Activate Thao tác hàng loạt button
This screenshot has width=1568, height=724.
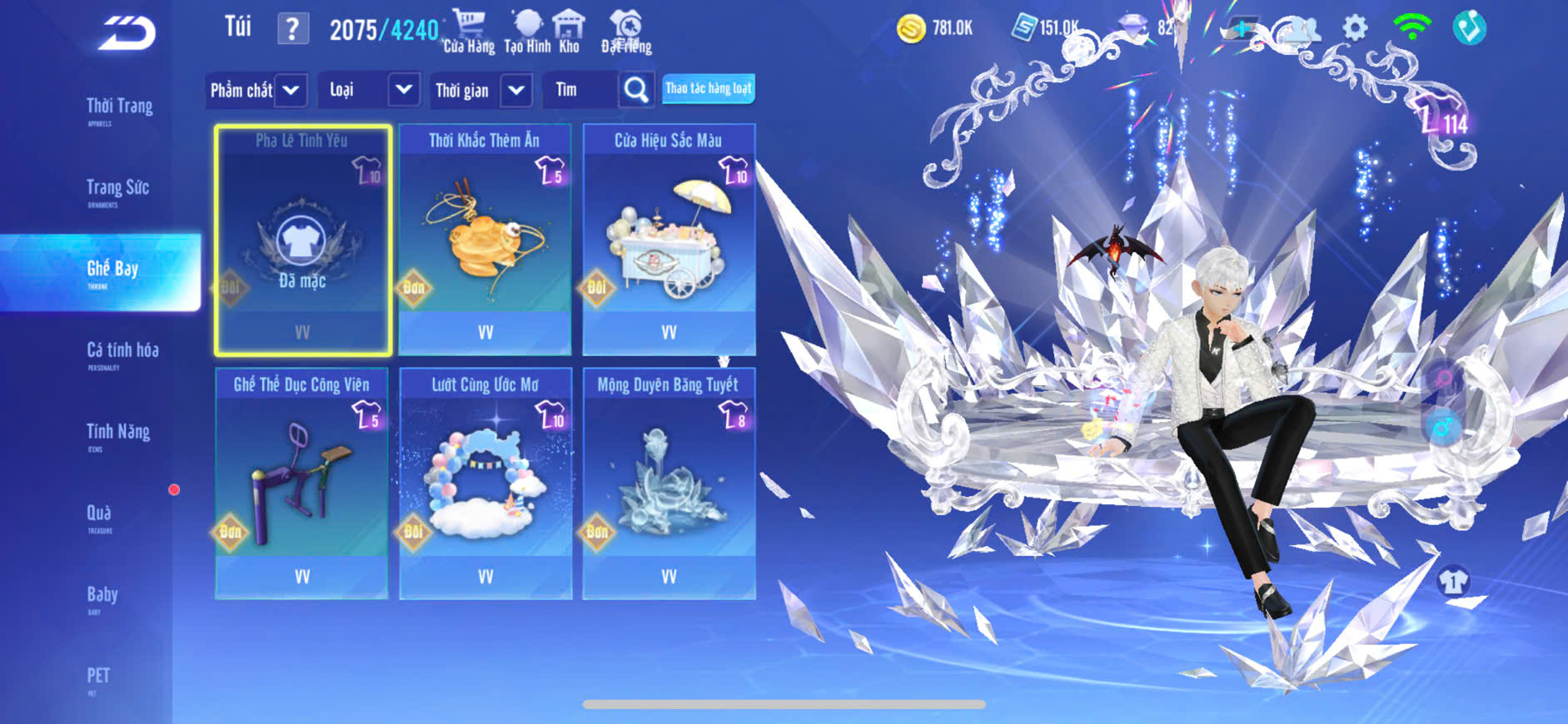[x=708, y=89]
